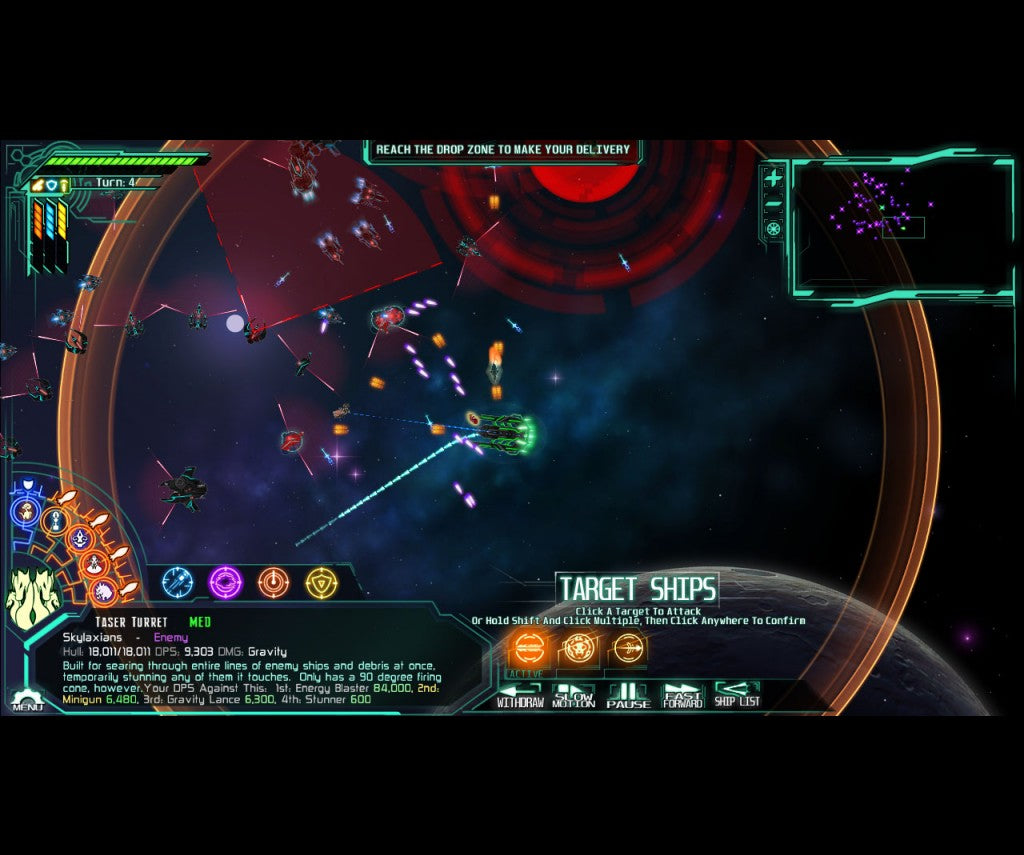Image resolution: width=1024 pixels, height=855 pixels.
Task: Open the gear Menu button
Action: [x=27, y=701]
